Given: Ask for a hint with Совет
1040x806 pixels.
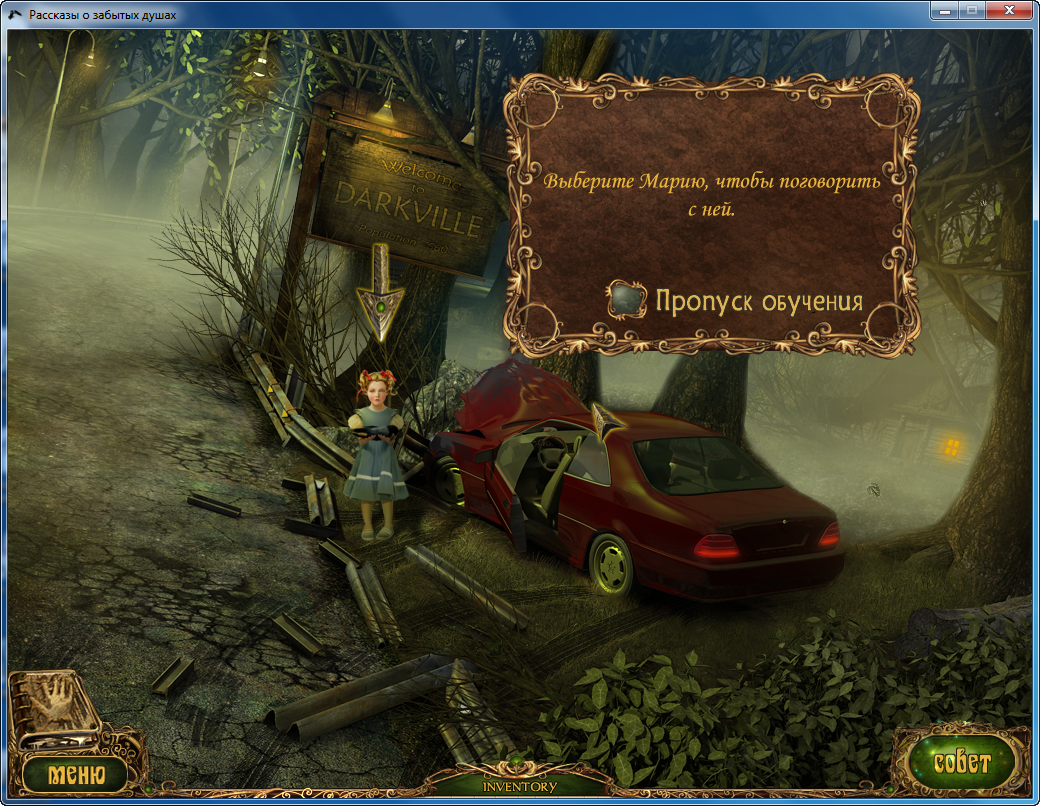Looking at the screenshot, I should click(x=961, y=764).
